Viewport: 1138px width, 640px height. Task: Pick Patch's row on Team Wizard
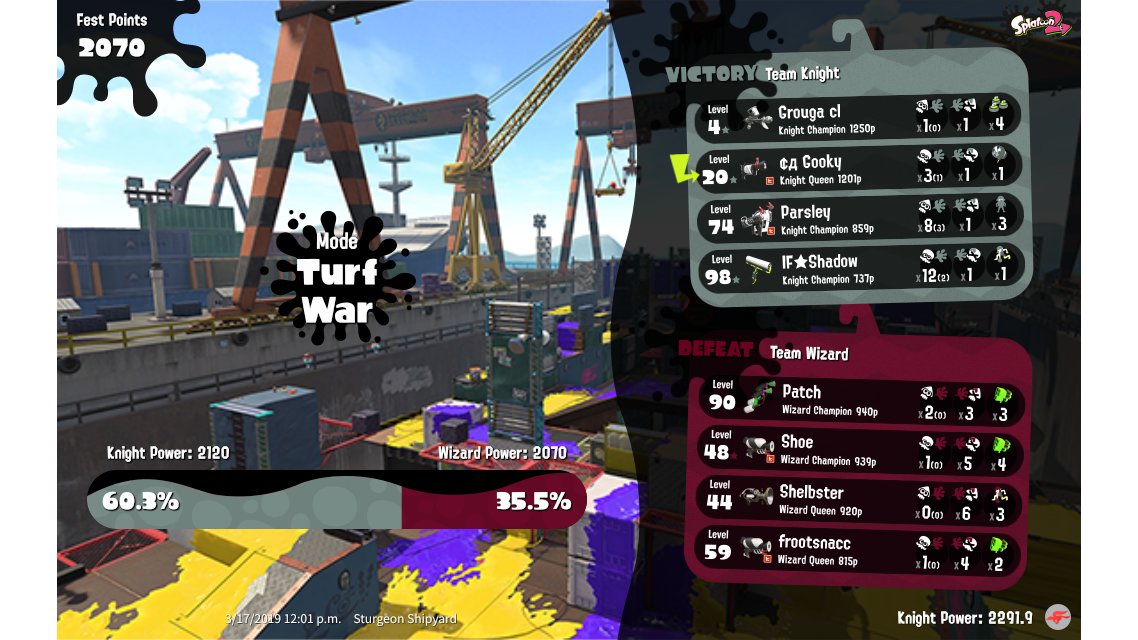(x=860, y=400)
